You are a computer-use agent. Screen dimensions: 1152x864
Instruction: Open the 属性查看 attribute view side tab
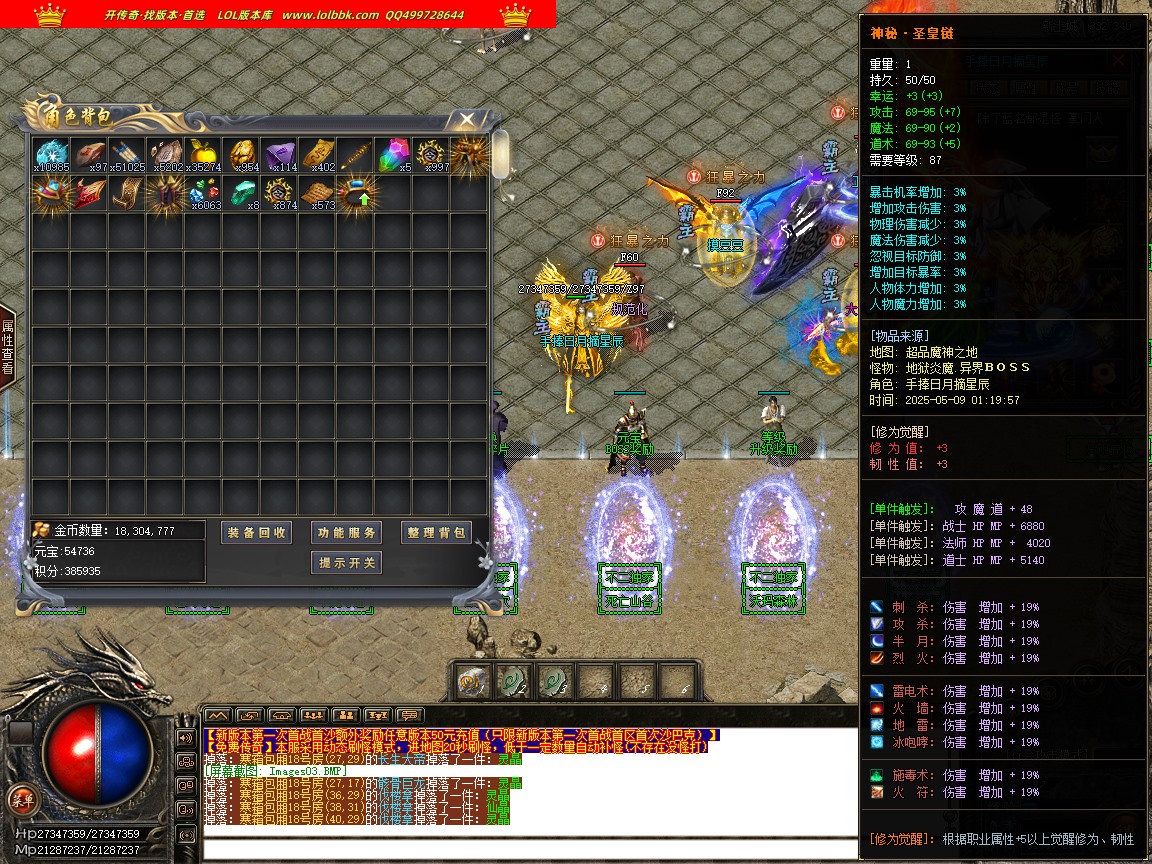tap(7, 346)
